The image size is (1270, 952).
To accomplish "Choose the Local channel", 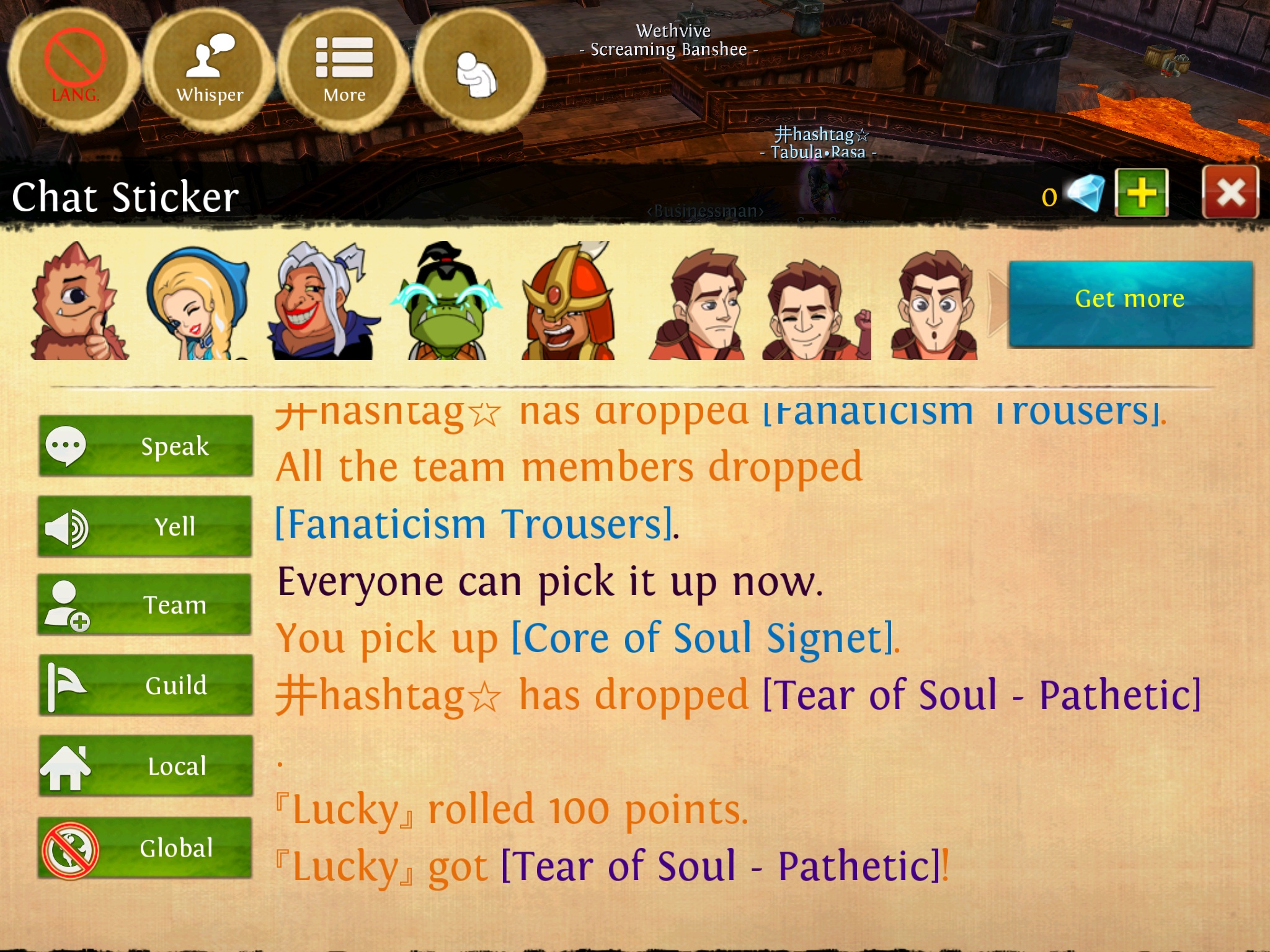I will [146, 766].
